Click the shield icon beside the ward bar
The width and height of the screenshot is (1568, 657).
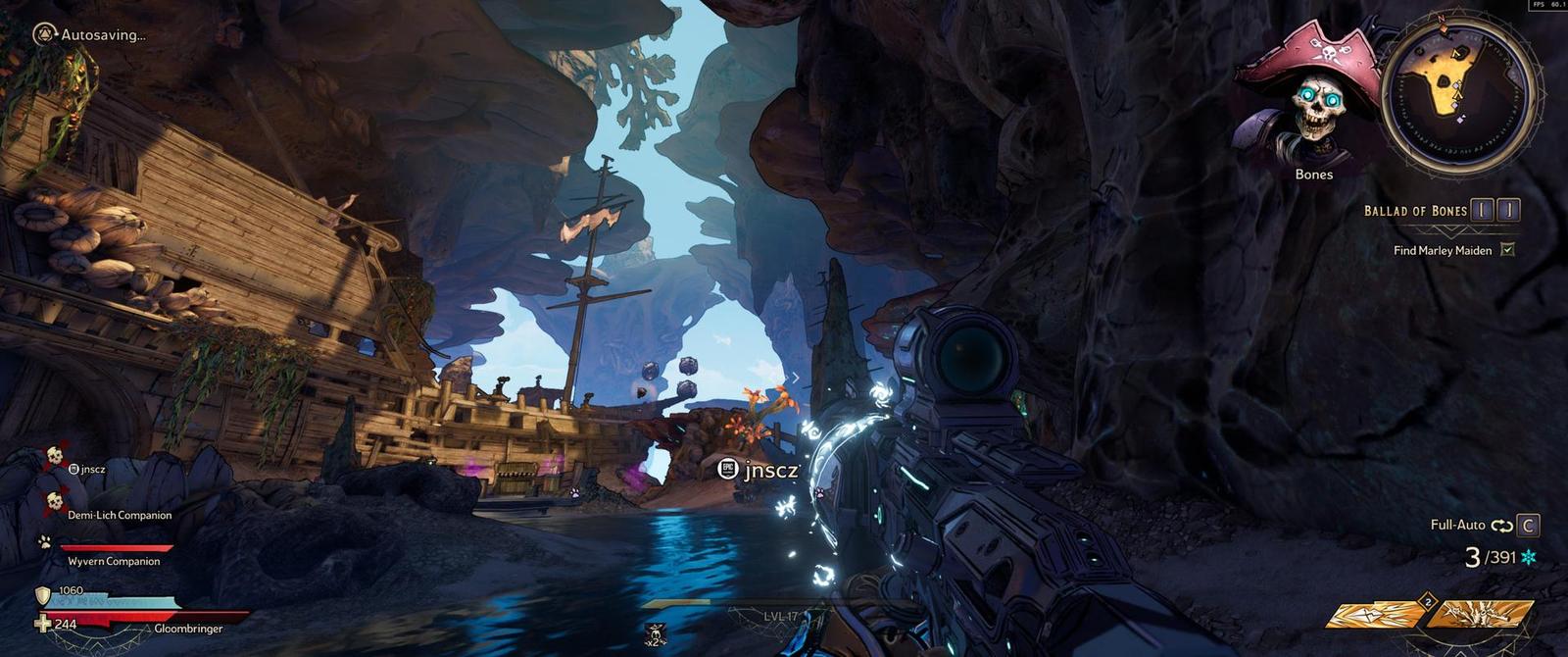(x=43, y=595)
